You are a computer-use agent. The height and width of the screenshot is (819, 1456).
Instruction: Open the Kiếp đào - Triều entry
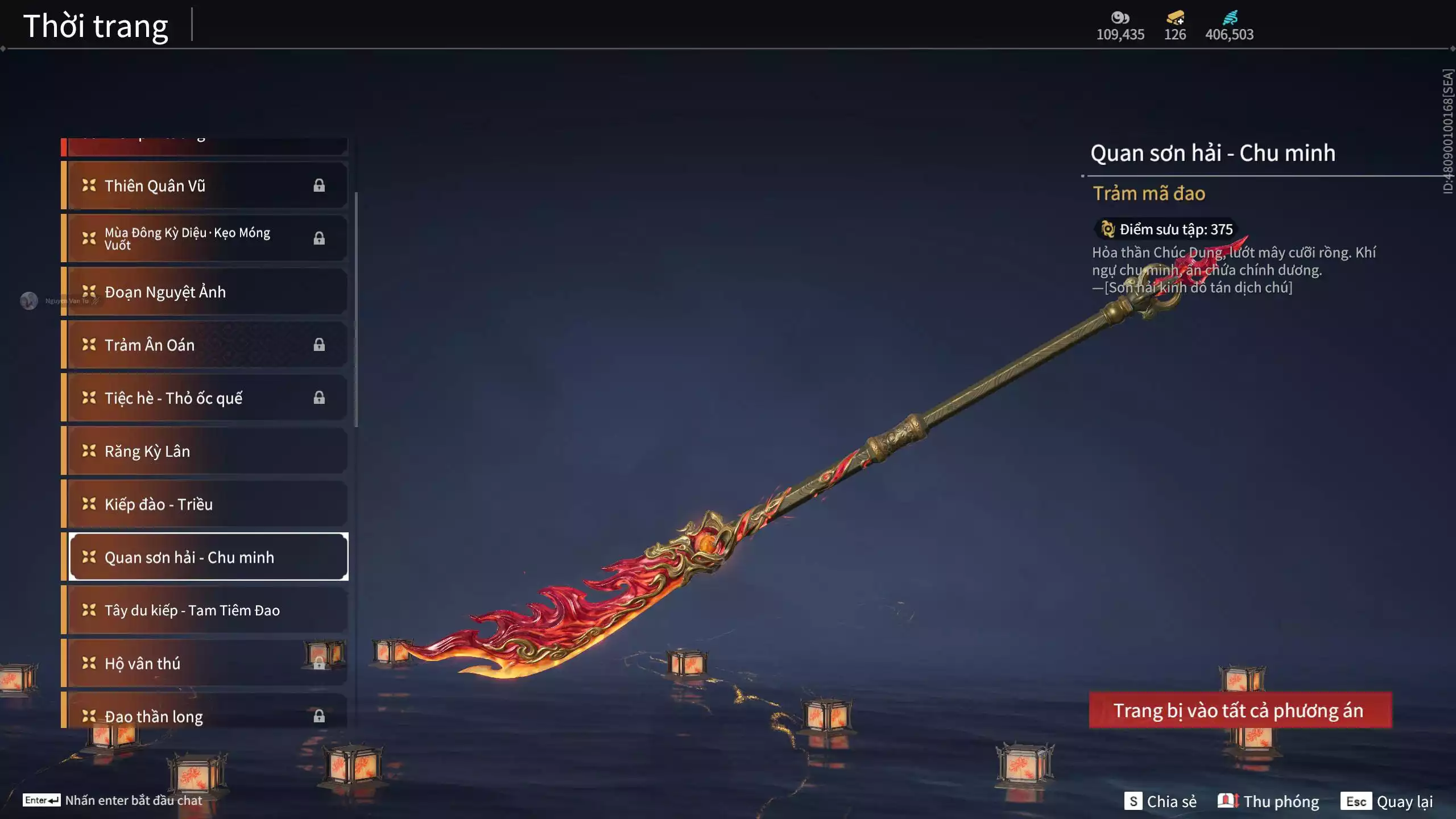205,504
